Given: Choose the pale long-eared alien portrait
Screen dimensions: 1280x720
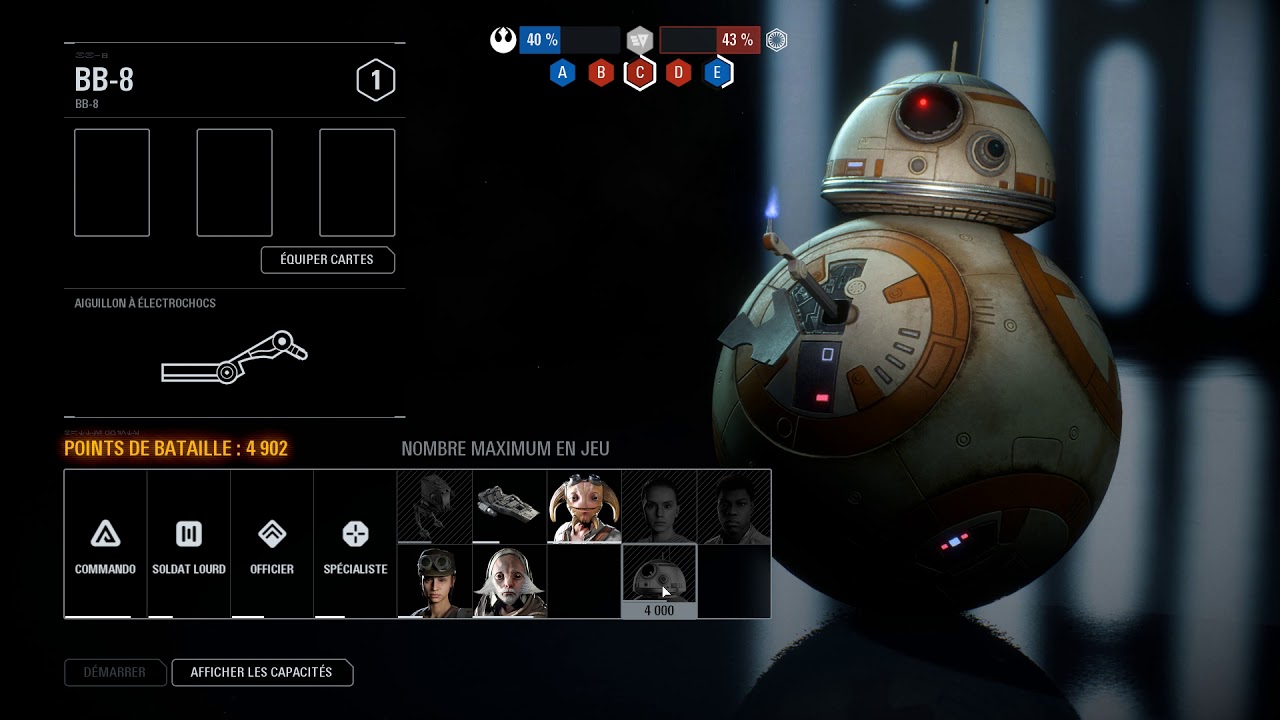Looking at the screenshot, I should pyautogui.click(x=509, y=581).
